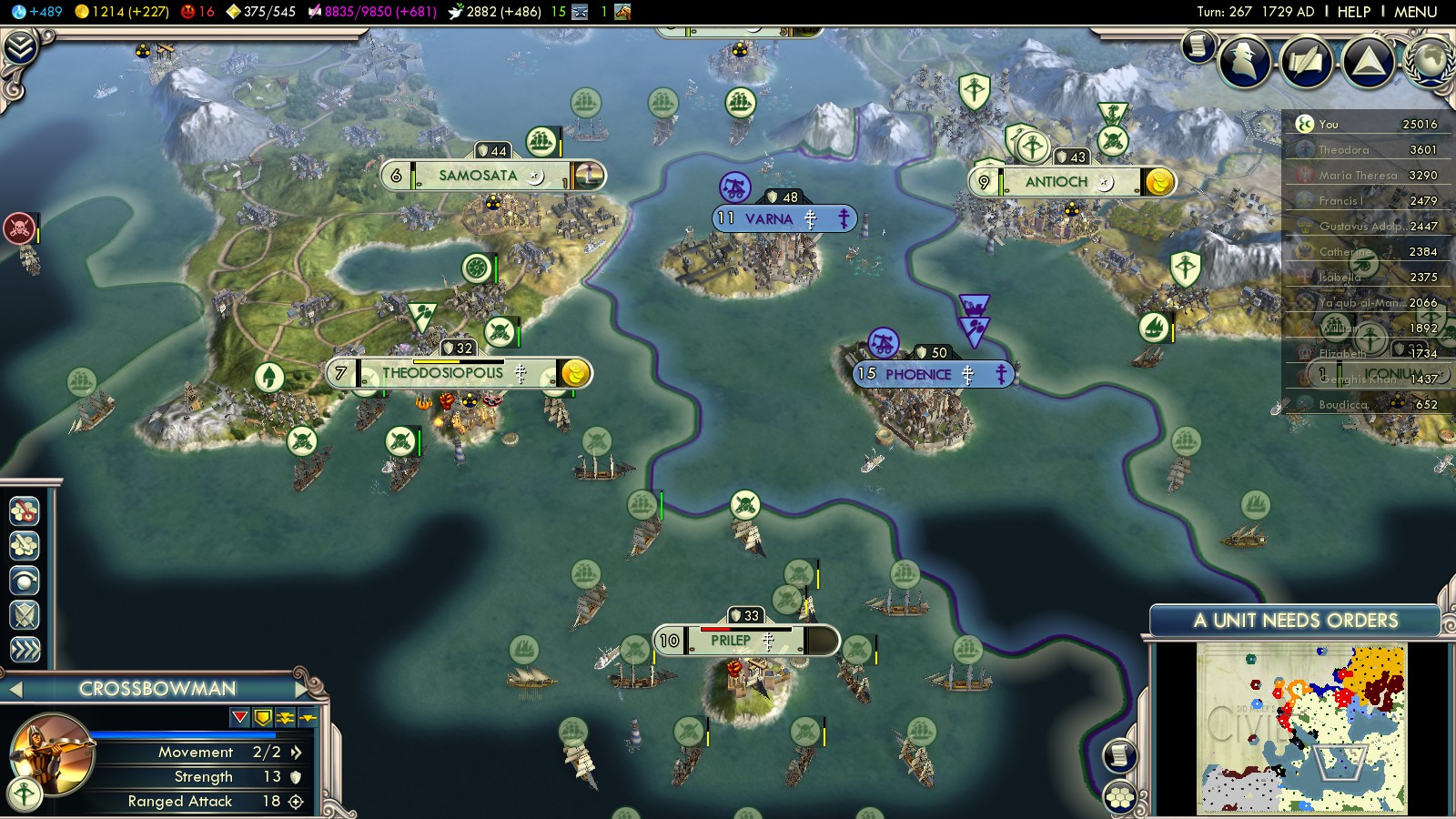
Task: Open the Theodosiopolis city banner
Action: pyautogui.click(x=443, y=373)
